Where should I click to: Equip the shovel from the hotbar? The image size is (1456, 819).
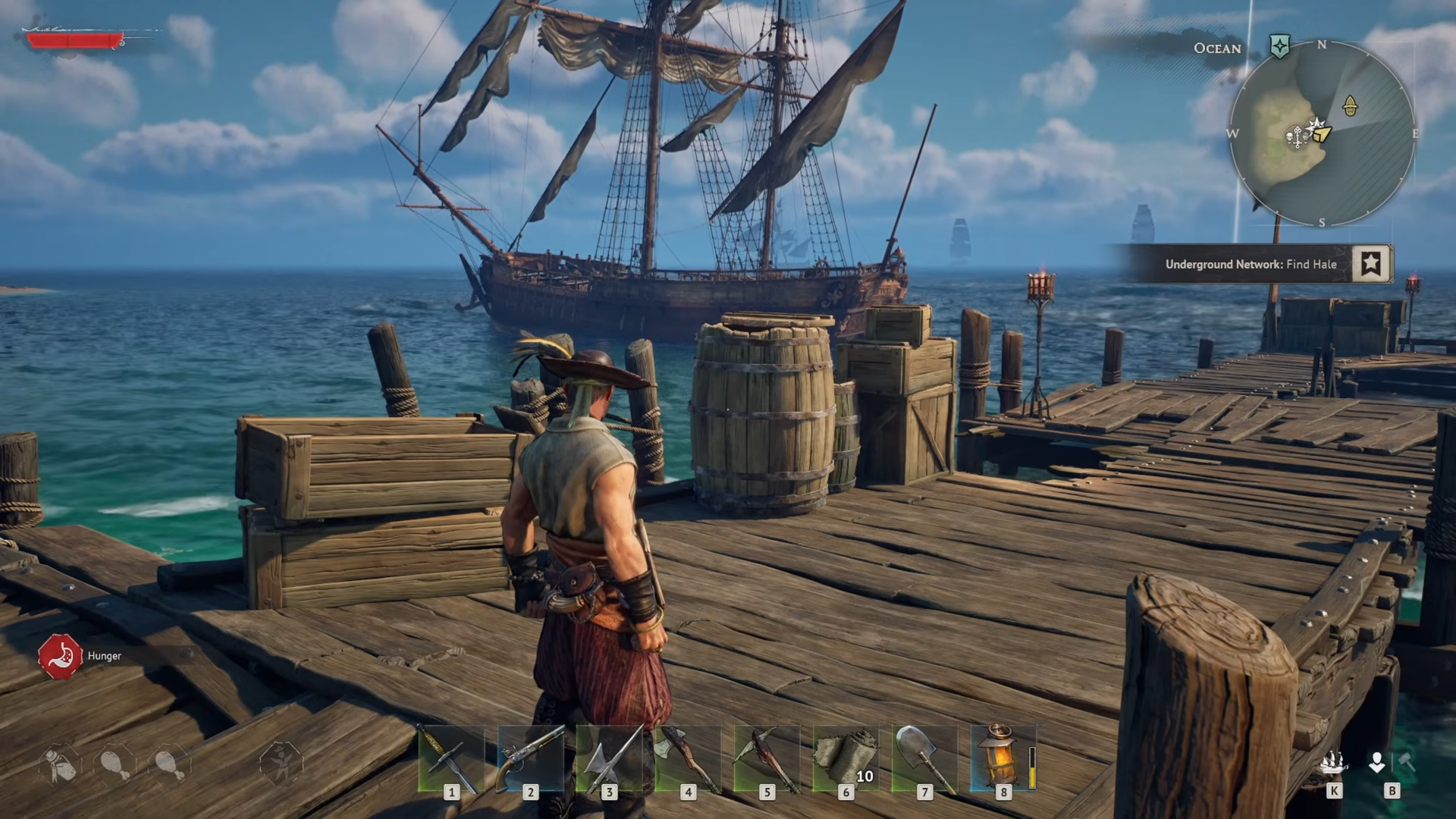point(924,758)
